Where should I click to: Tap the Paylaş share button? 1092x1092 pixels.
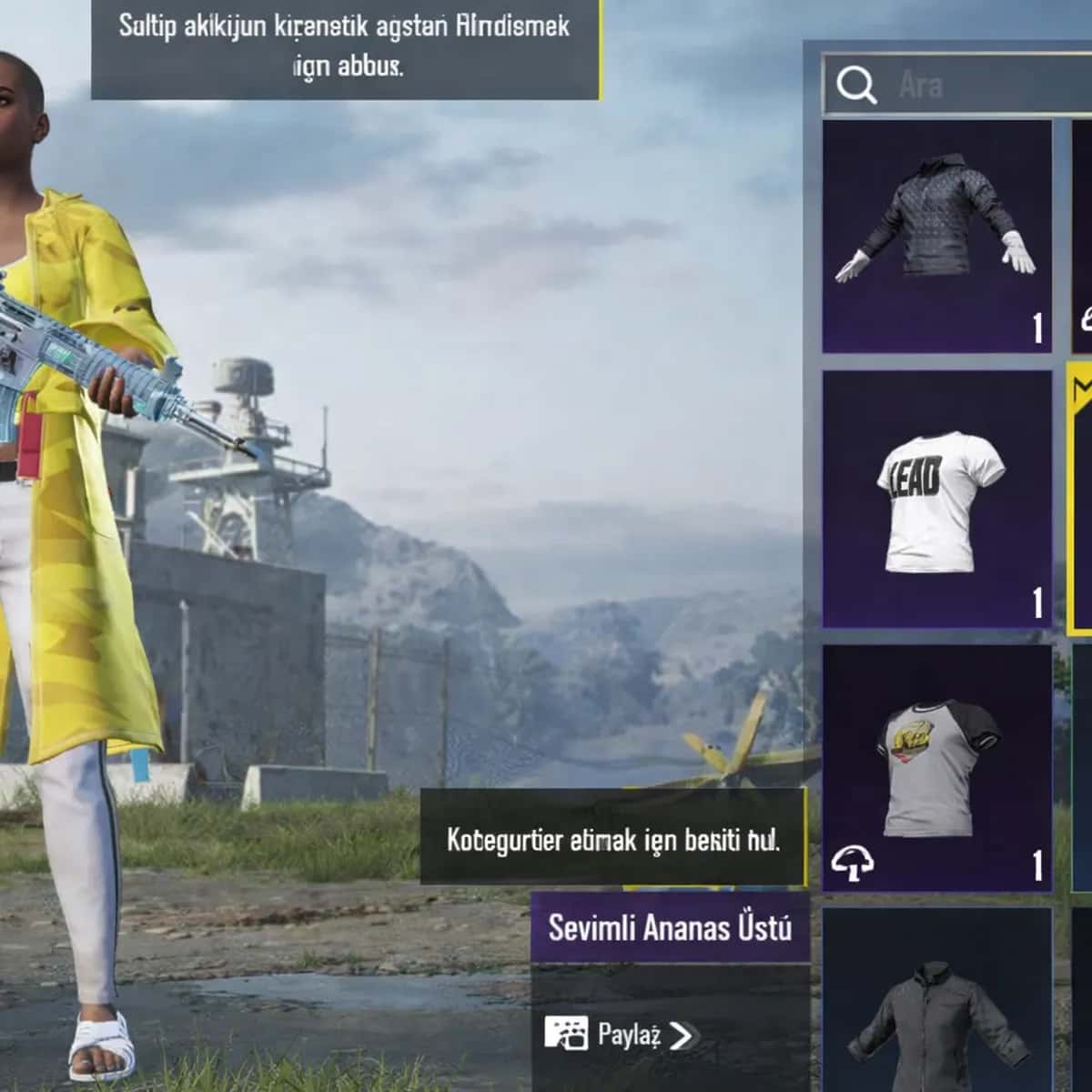[621, 1035]
